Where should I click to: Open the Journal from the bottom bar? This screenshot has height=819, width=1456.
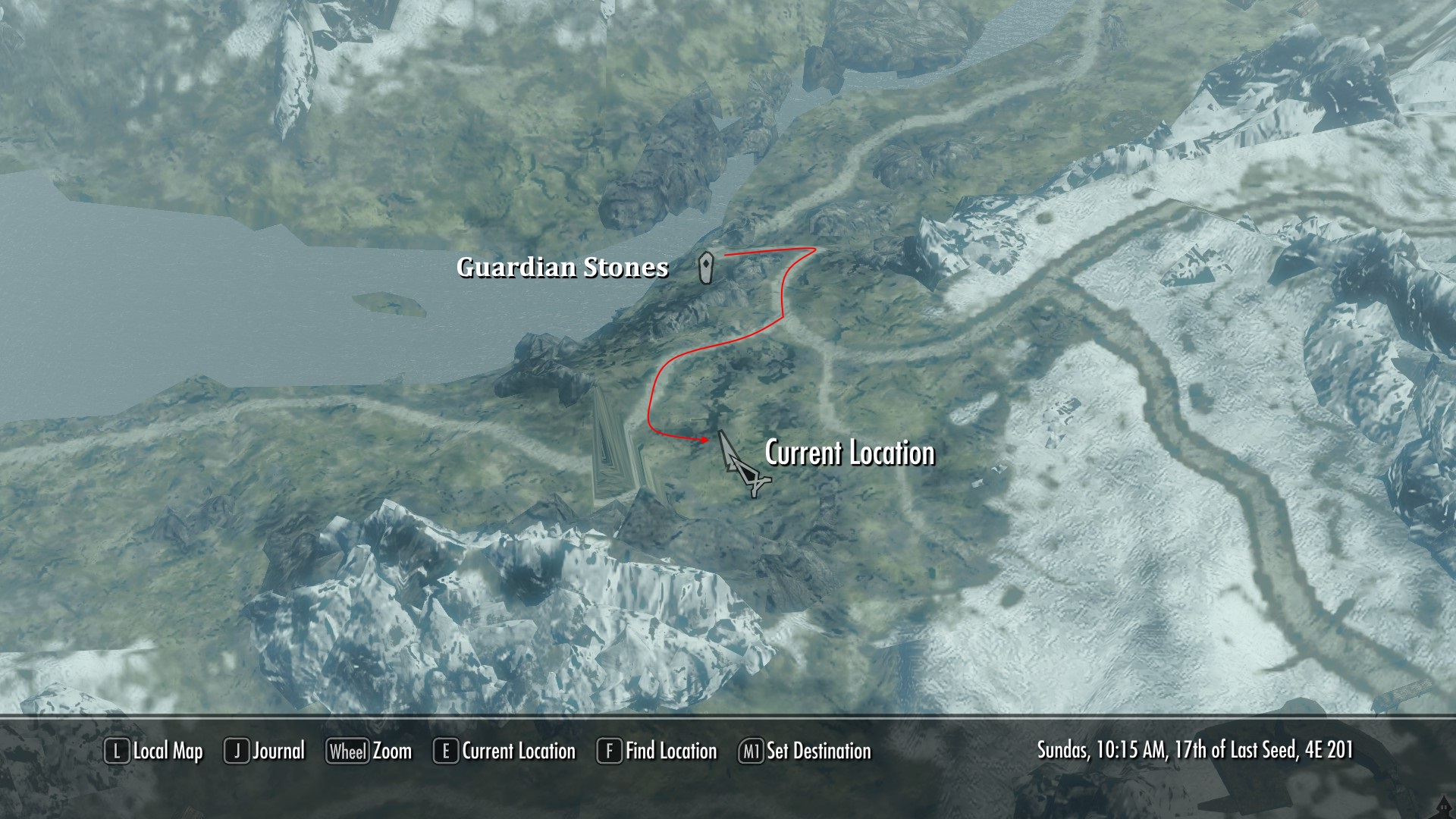[x=265, y=752]
